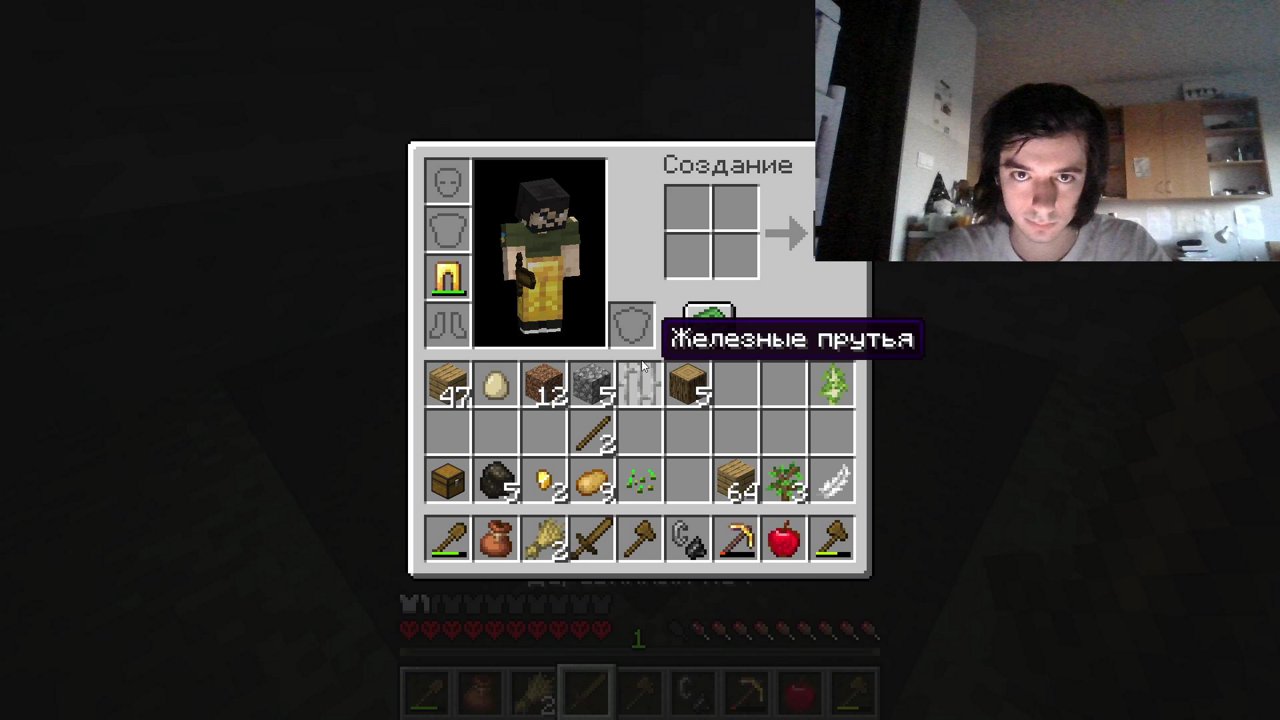Screen dimensions: 1280x720
Task: Pick up the feather item
Action: point(832,481)
